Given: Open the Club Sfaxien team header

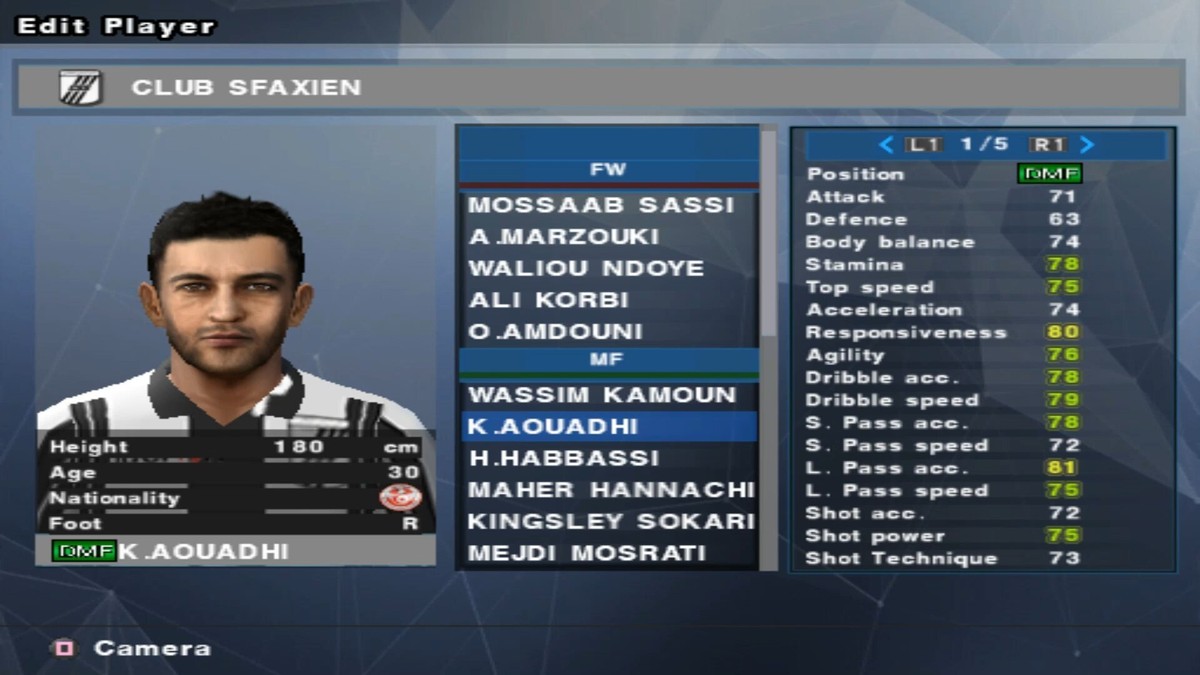Looking at the screenshot, I should [x=598, y=88].
